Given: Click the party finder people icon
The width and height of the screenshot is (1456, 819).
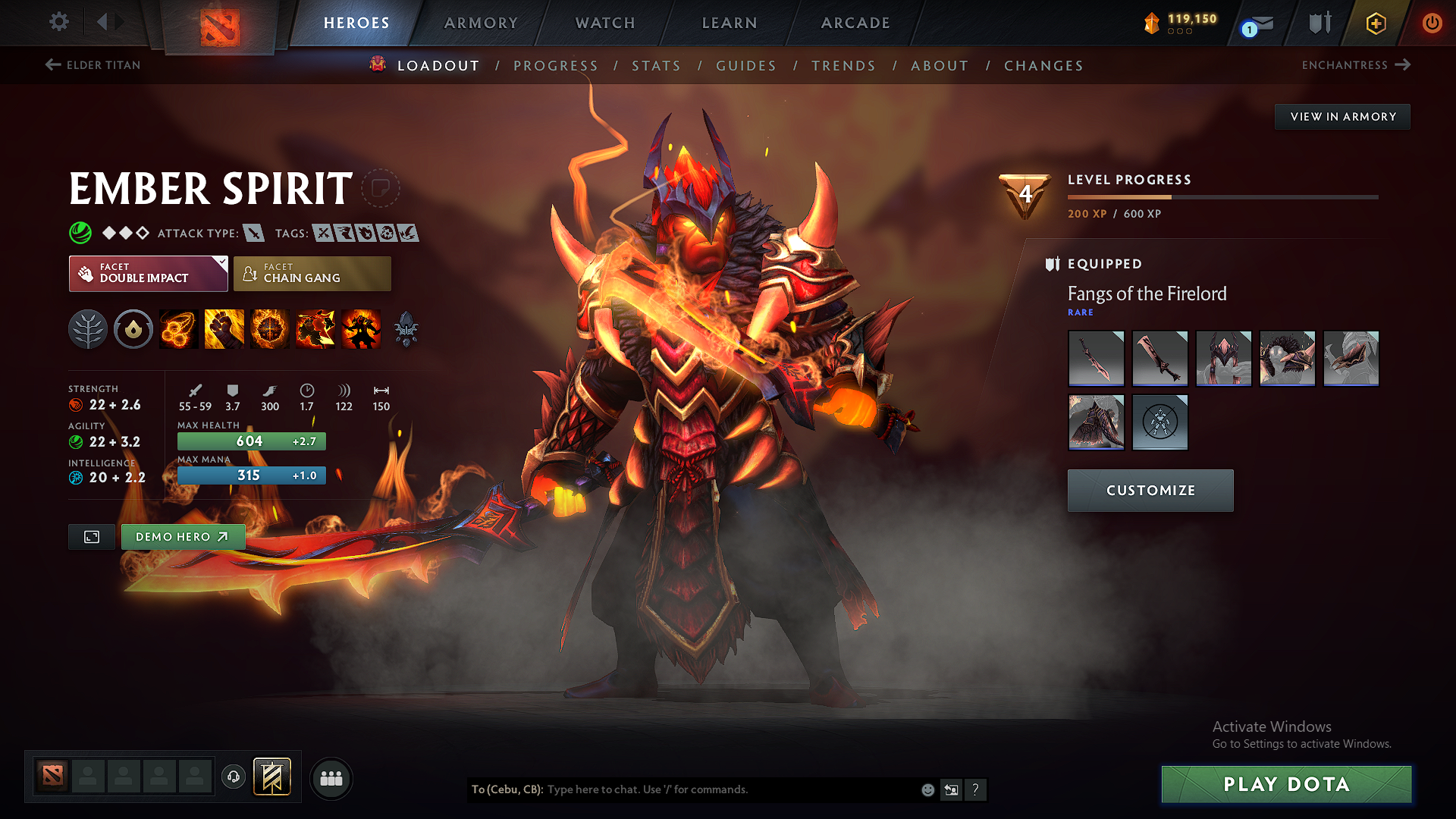Looking at the screenshot, I should 331,778.
